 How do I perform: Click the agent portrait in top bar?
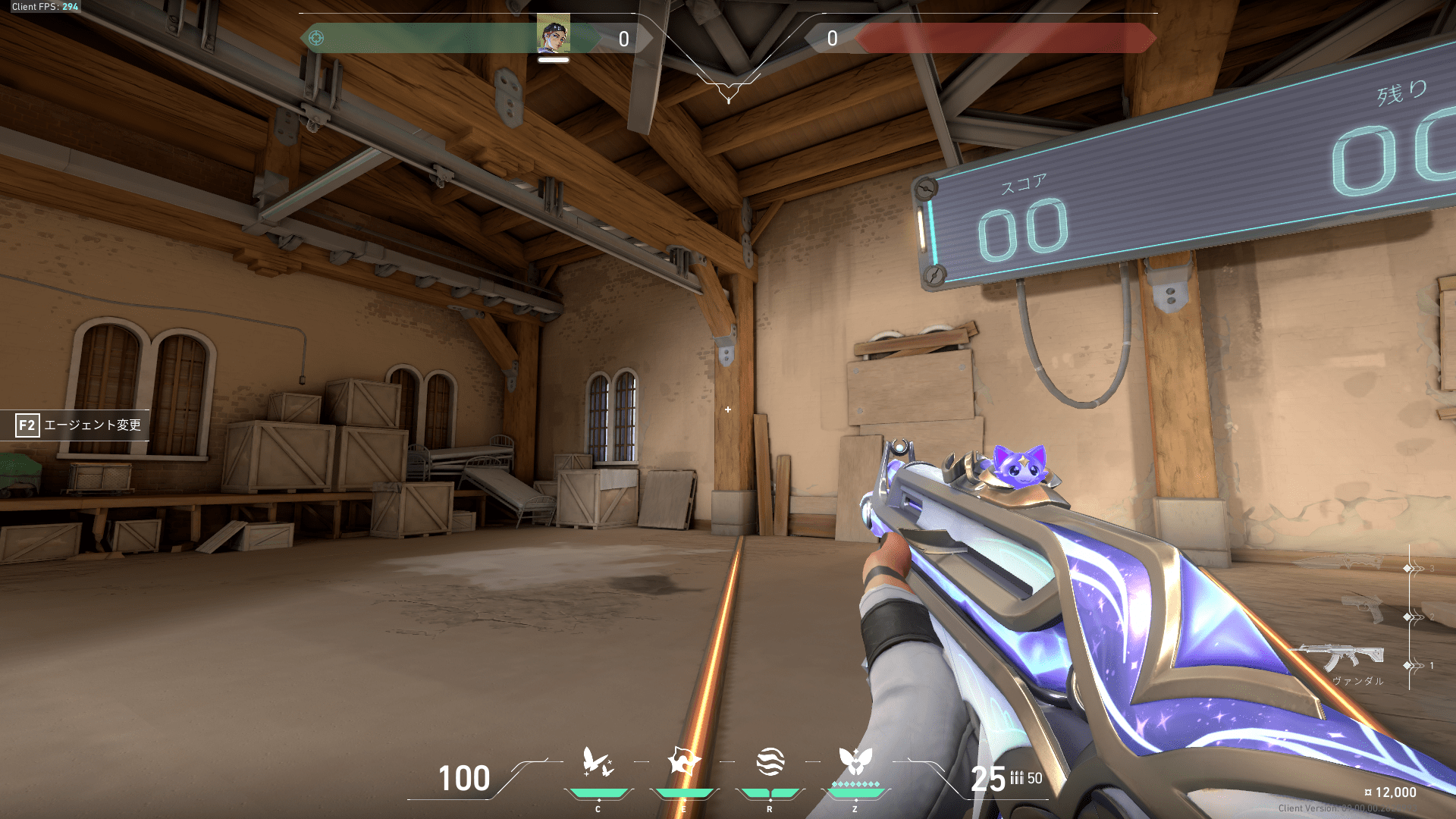pos(554,34)
